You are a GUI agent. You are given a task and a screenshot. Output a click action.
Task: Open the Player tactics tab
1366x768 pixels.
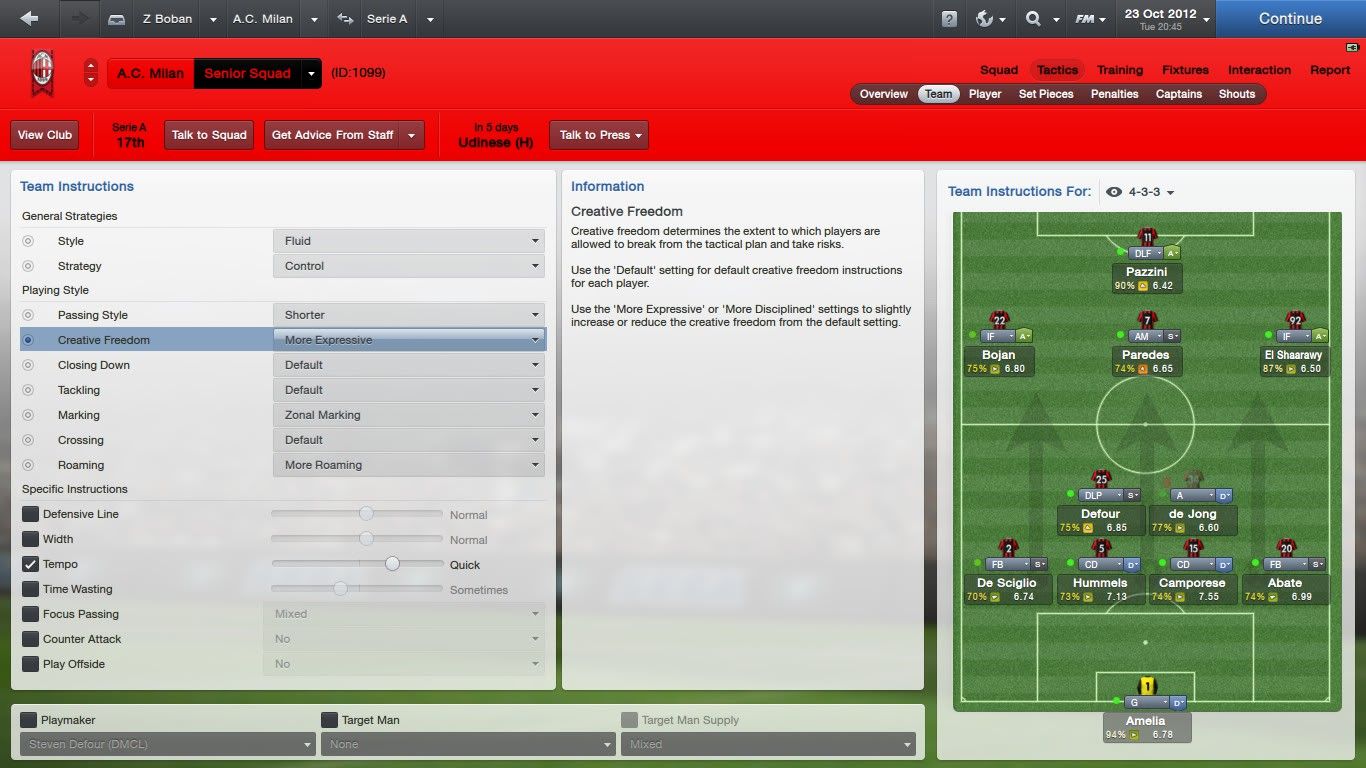tap(985, 94)
